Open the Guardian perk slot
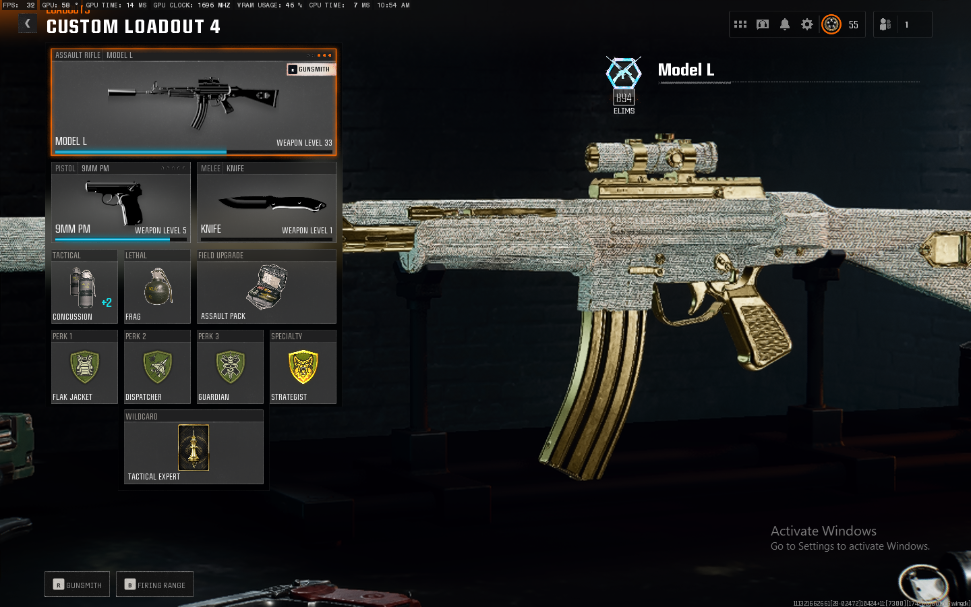Viewport: 971px width, 607px height. (229, 367)
